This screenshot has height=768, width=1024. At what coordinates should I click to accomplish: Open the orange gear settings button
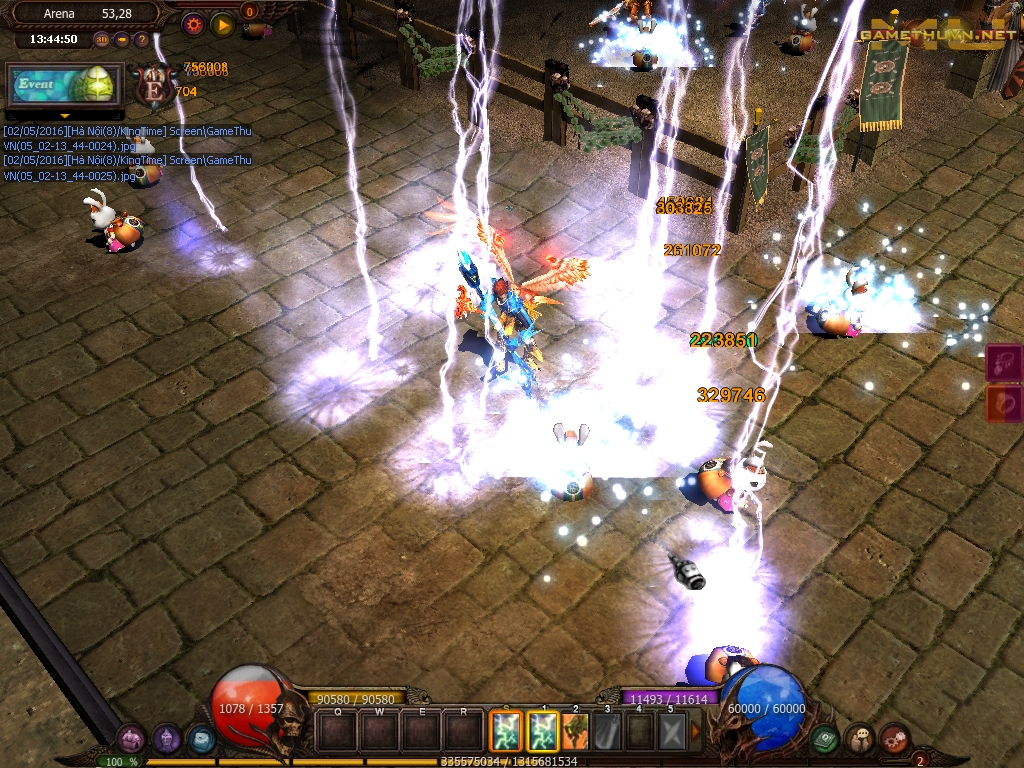(193, 24)
